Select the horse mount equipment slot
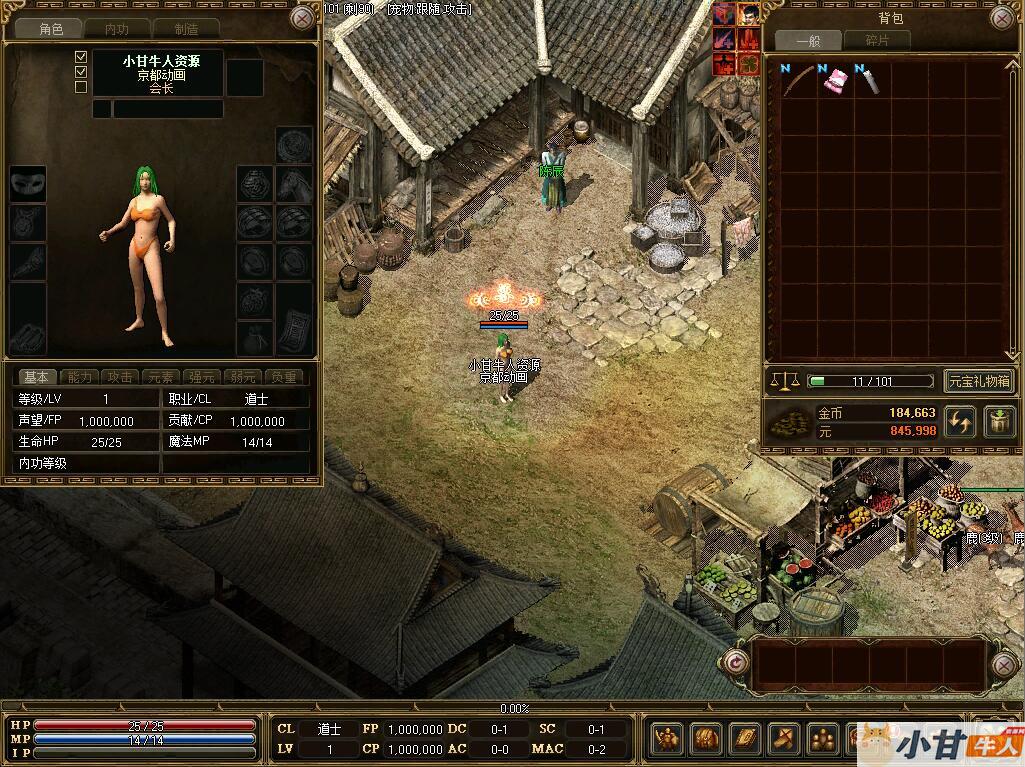 click(x=294, y=184)
